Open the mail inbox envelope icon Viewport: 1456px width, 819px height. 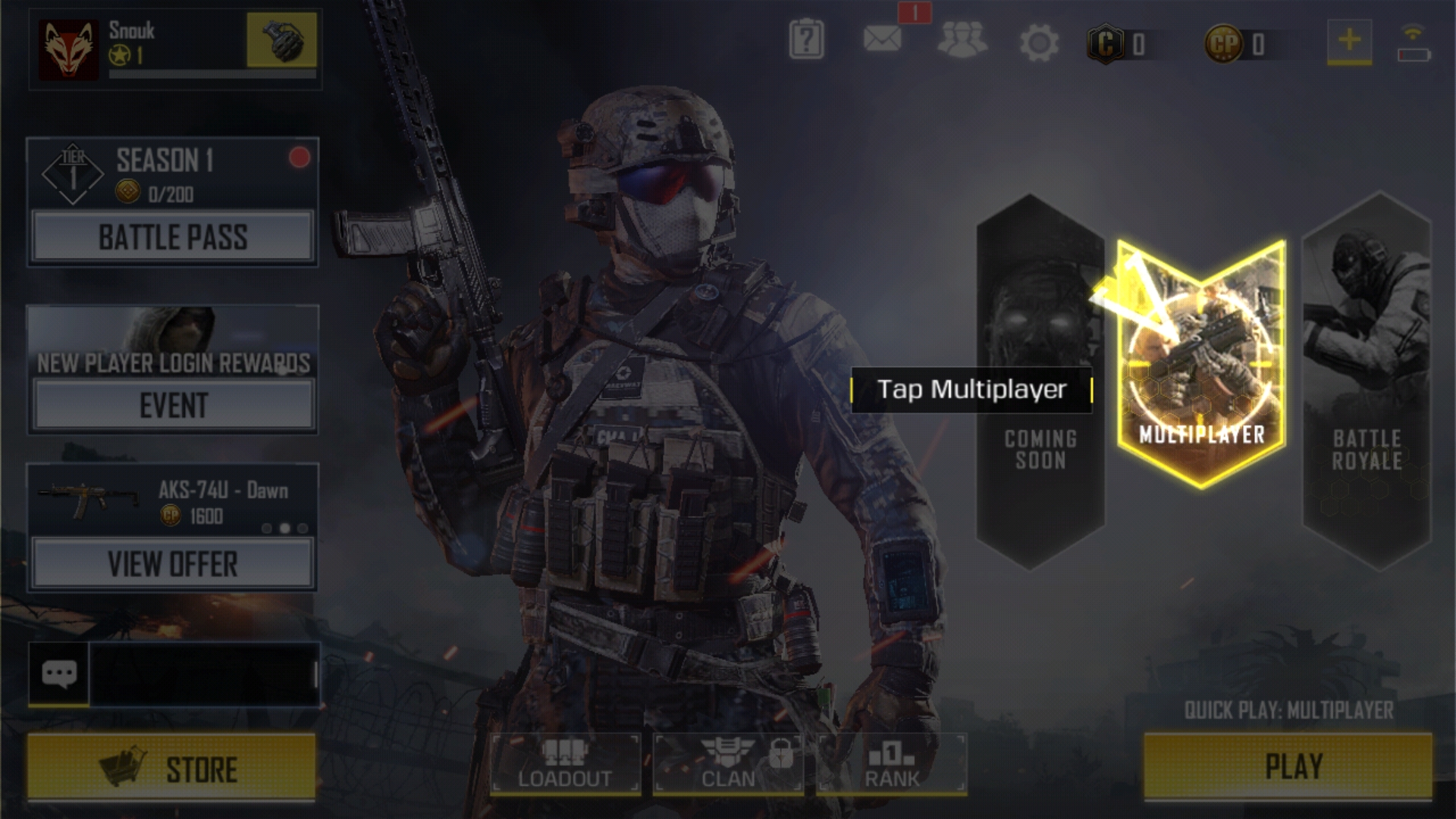tap(882, 39)
